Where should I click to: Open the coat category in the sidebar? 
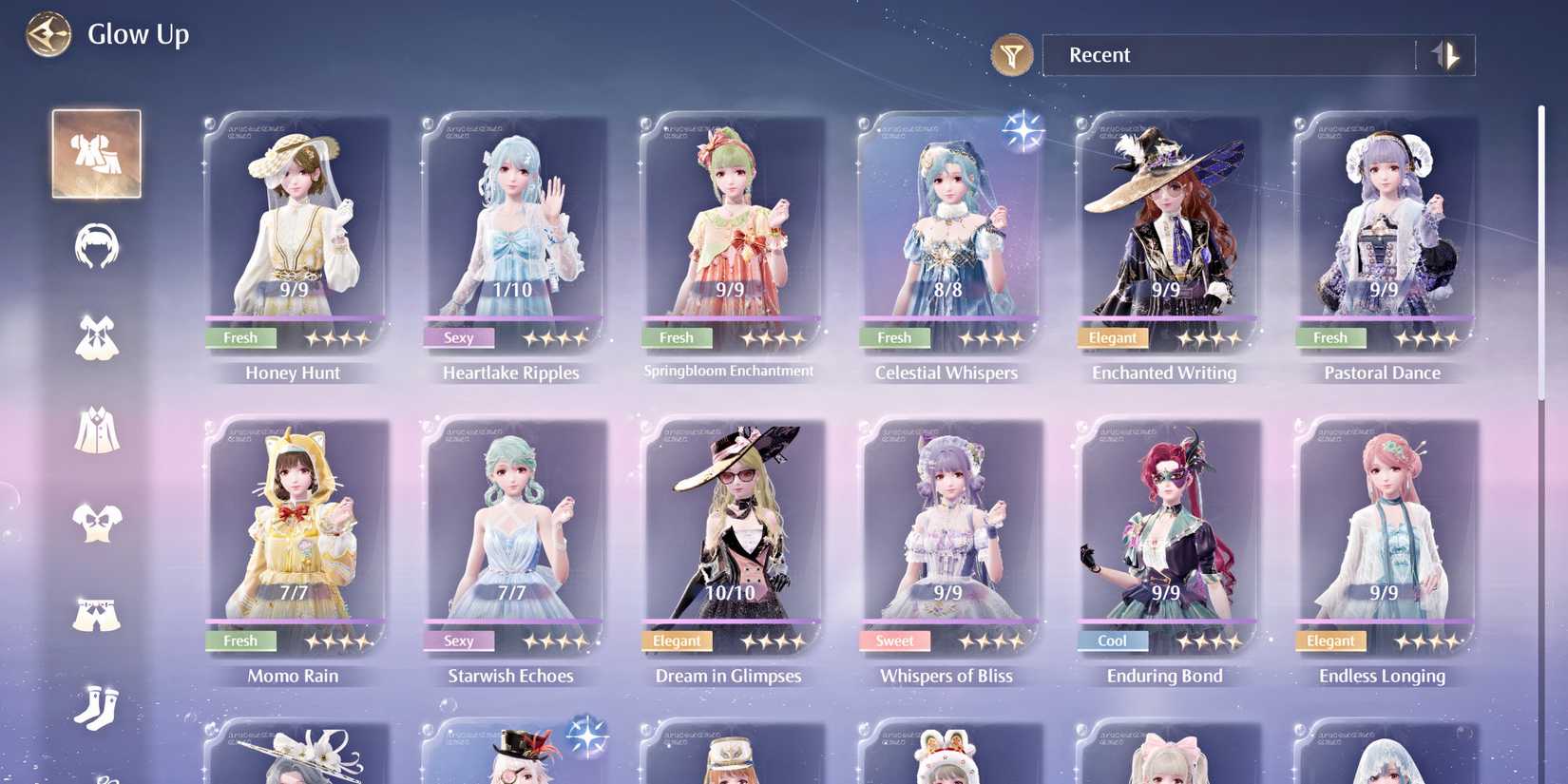coord(95,430)
